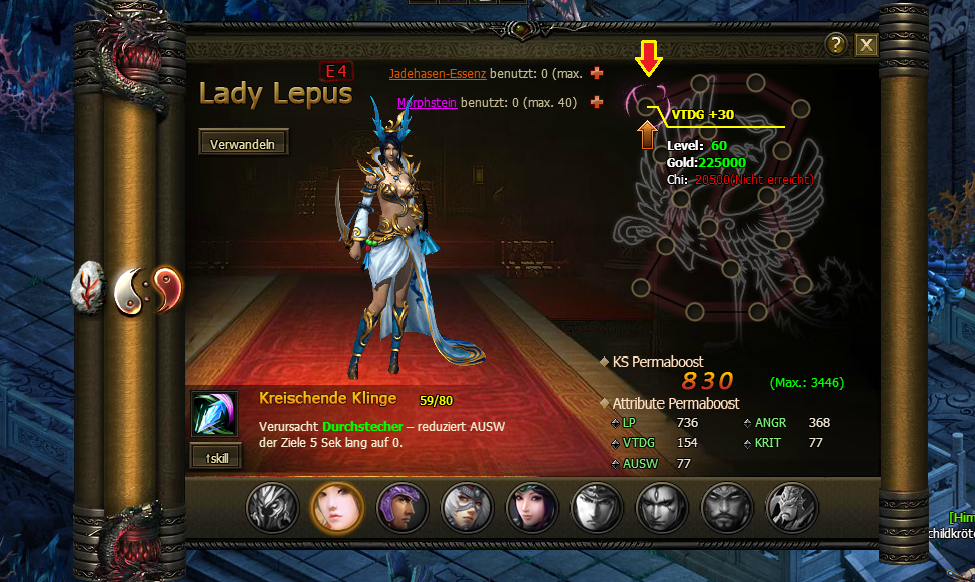Choose the grey scarred-face portrait
The width and height of the screenshot is (975, 582).
(x=661, y=506)
